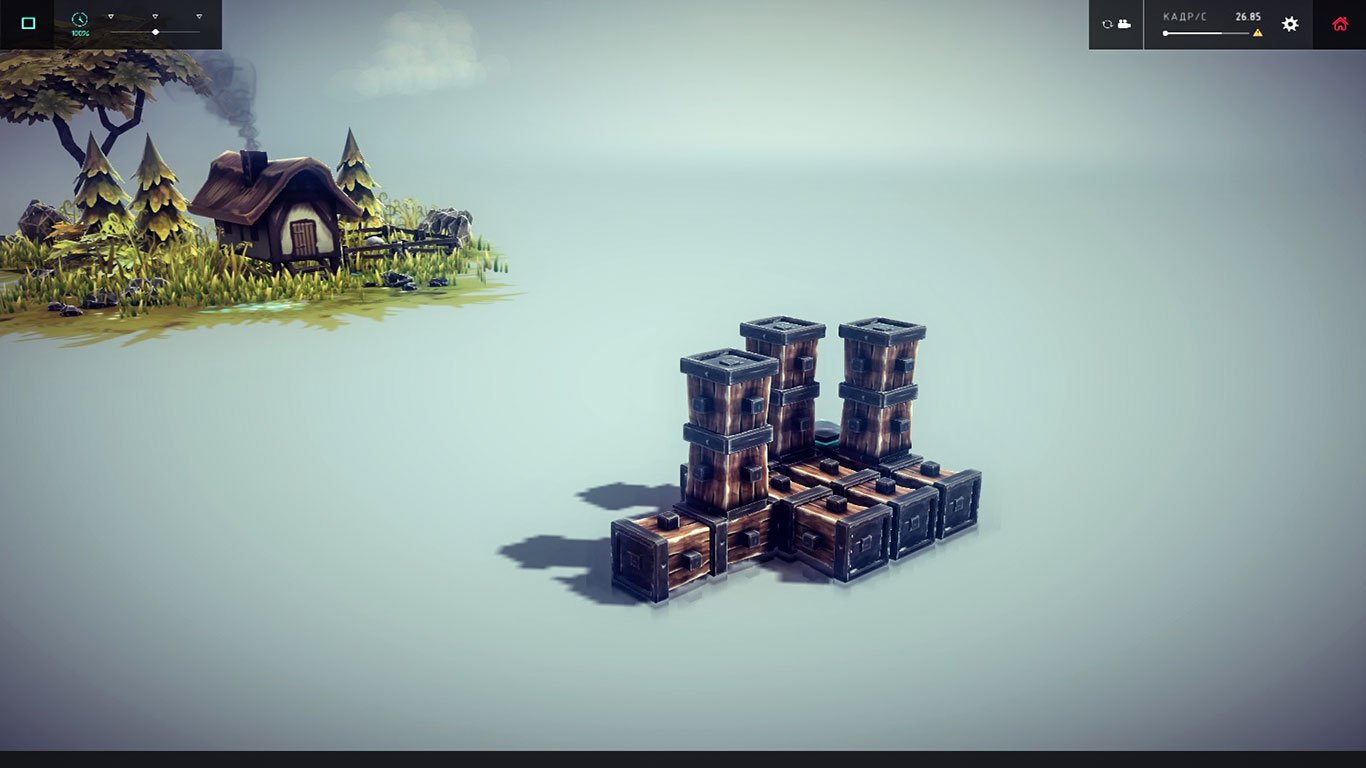Click the time scale slider handle
Screen dimensions: 1366x768
155,32
